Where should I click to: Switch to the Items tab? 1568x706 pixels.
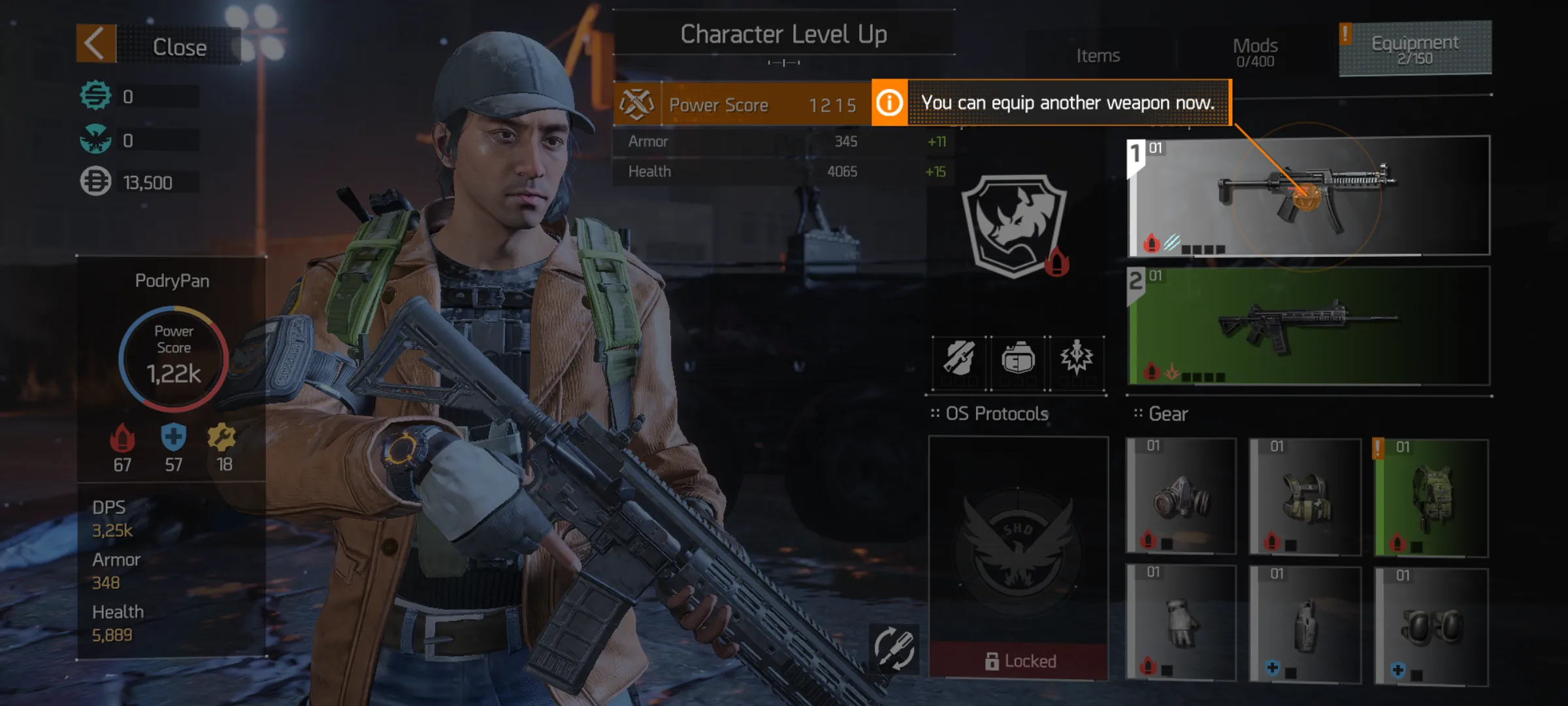(x=1098, y=56)
